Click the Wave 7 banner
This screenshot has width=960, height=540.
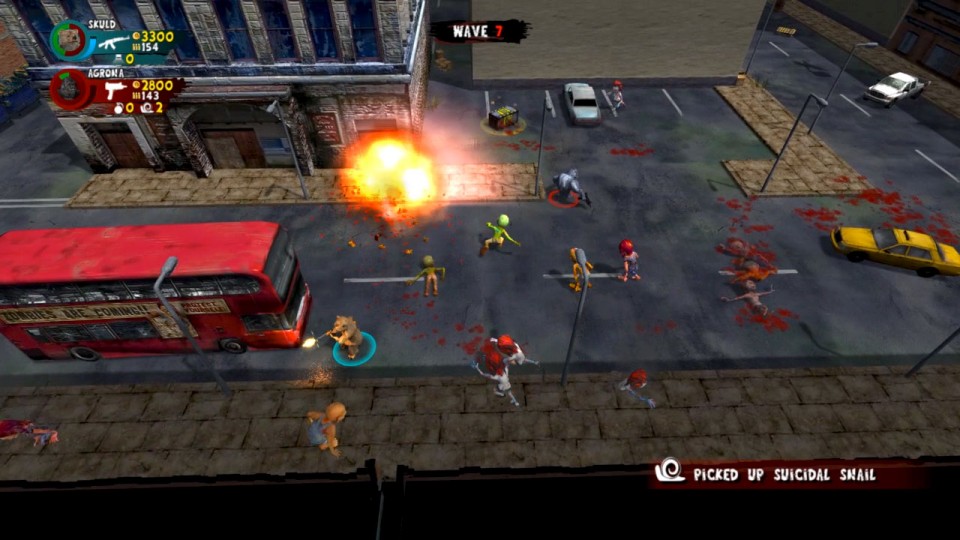pyautogui.click(x=481, y=31)
